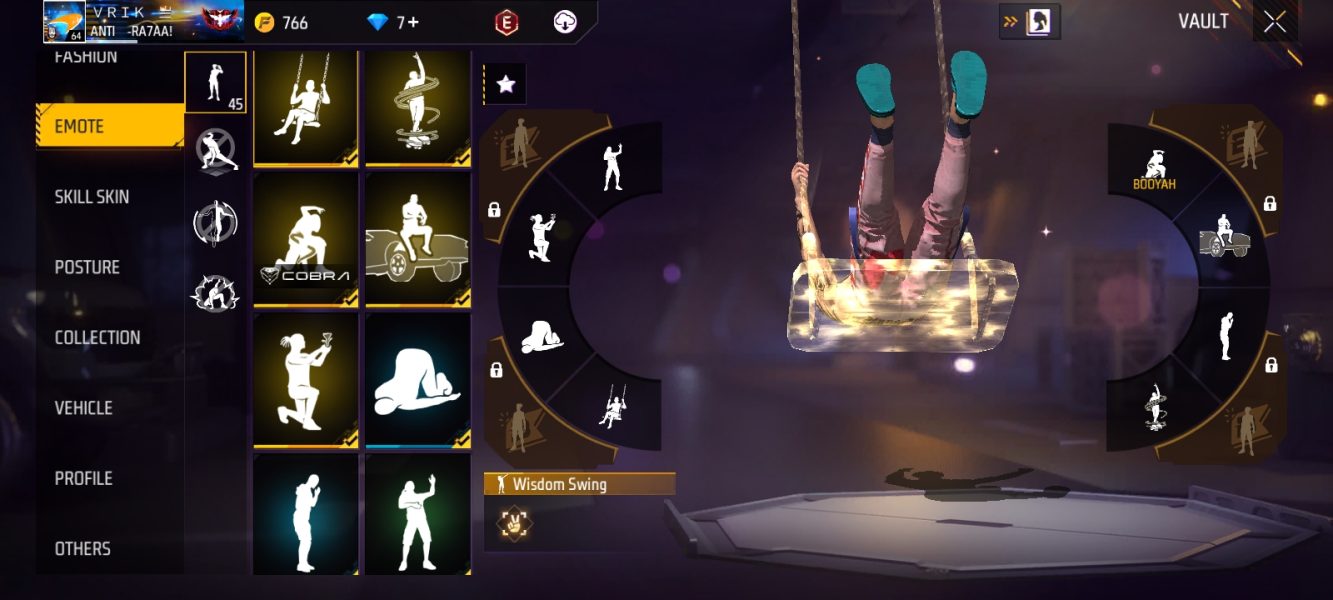Screen dimensions: 1333x600
Task: Open the character swap icon near Vault
Action: [x=1030, y=21]
